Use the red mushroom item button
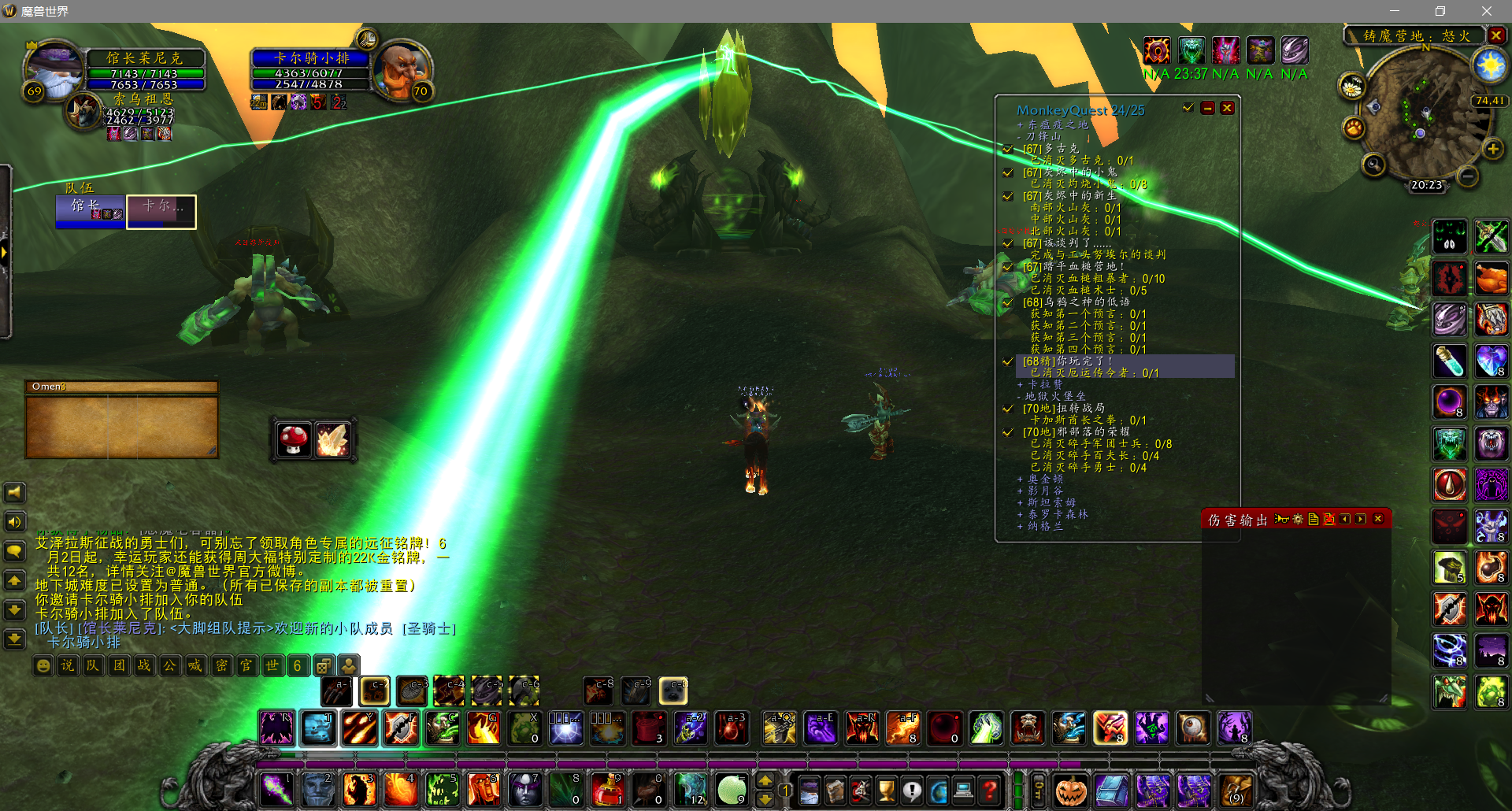Screen dimensions: 1512x811 pos(294,439)
